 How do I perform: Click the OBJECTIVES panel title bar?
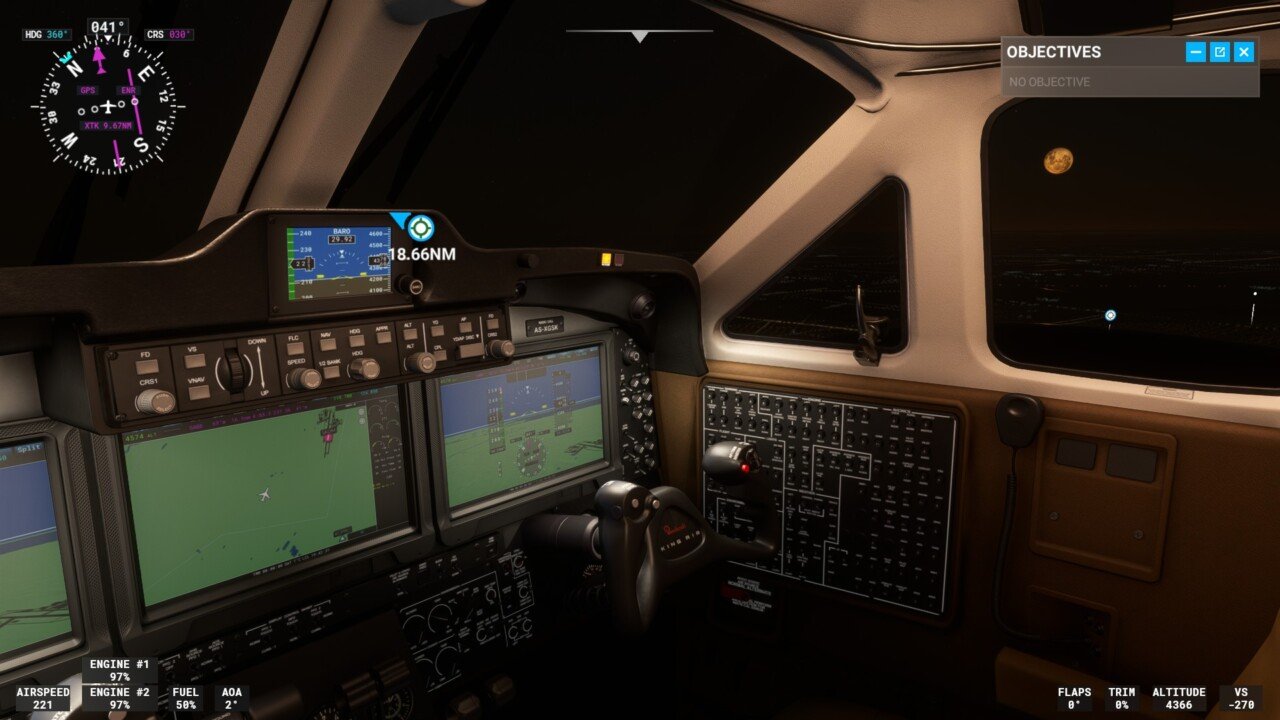(x=1055, y=52)
